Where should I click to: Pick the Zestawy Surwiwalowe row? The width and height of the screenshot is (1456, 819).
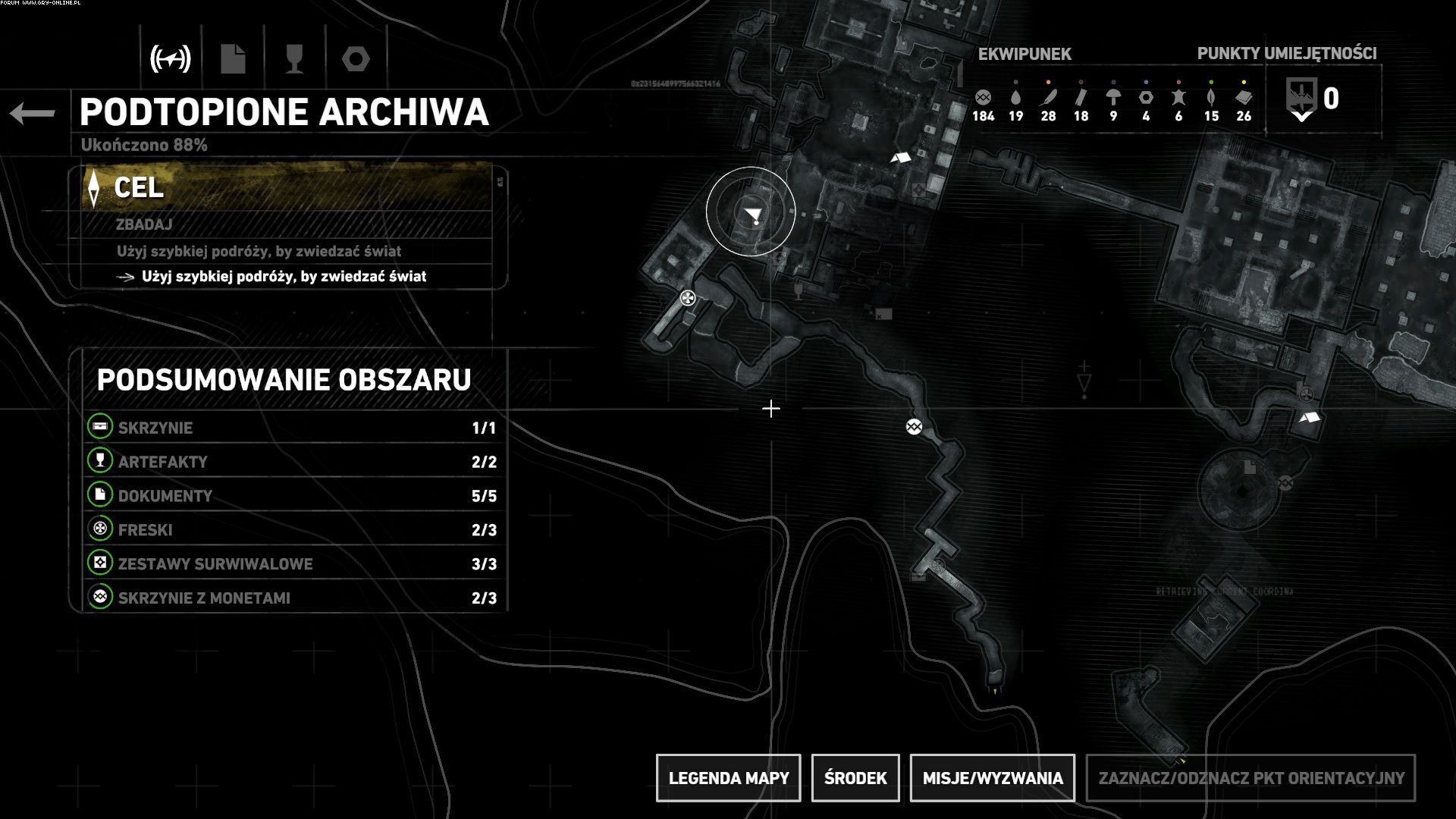click(294, 564)
